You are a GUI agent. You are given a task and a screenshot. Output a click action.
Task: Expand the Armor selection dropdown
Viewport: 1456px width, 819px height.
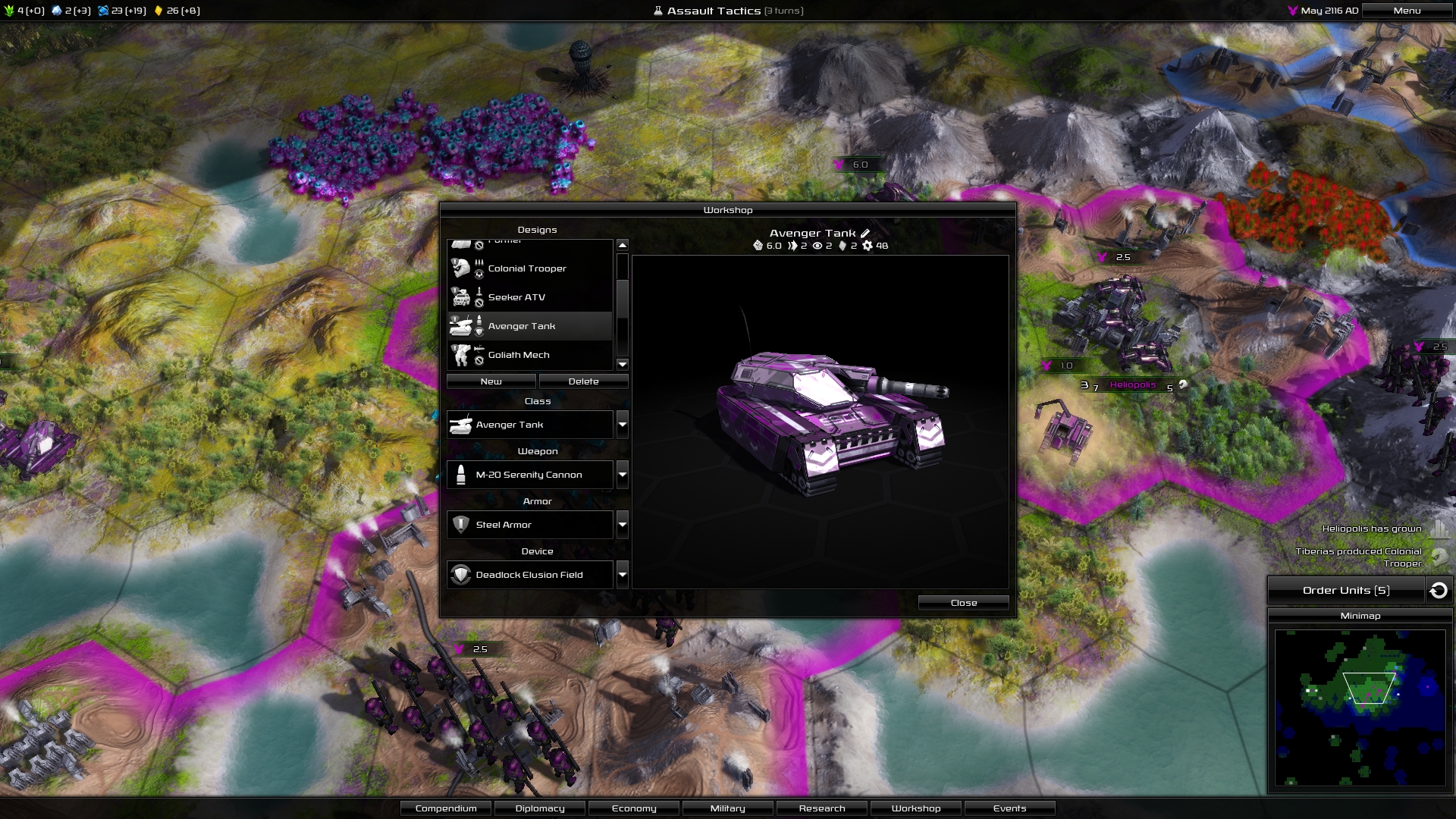point(623,525)
